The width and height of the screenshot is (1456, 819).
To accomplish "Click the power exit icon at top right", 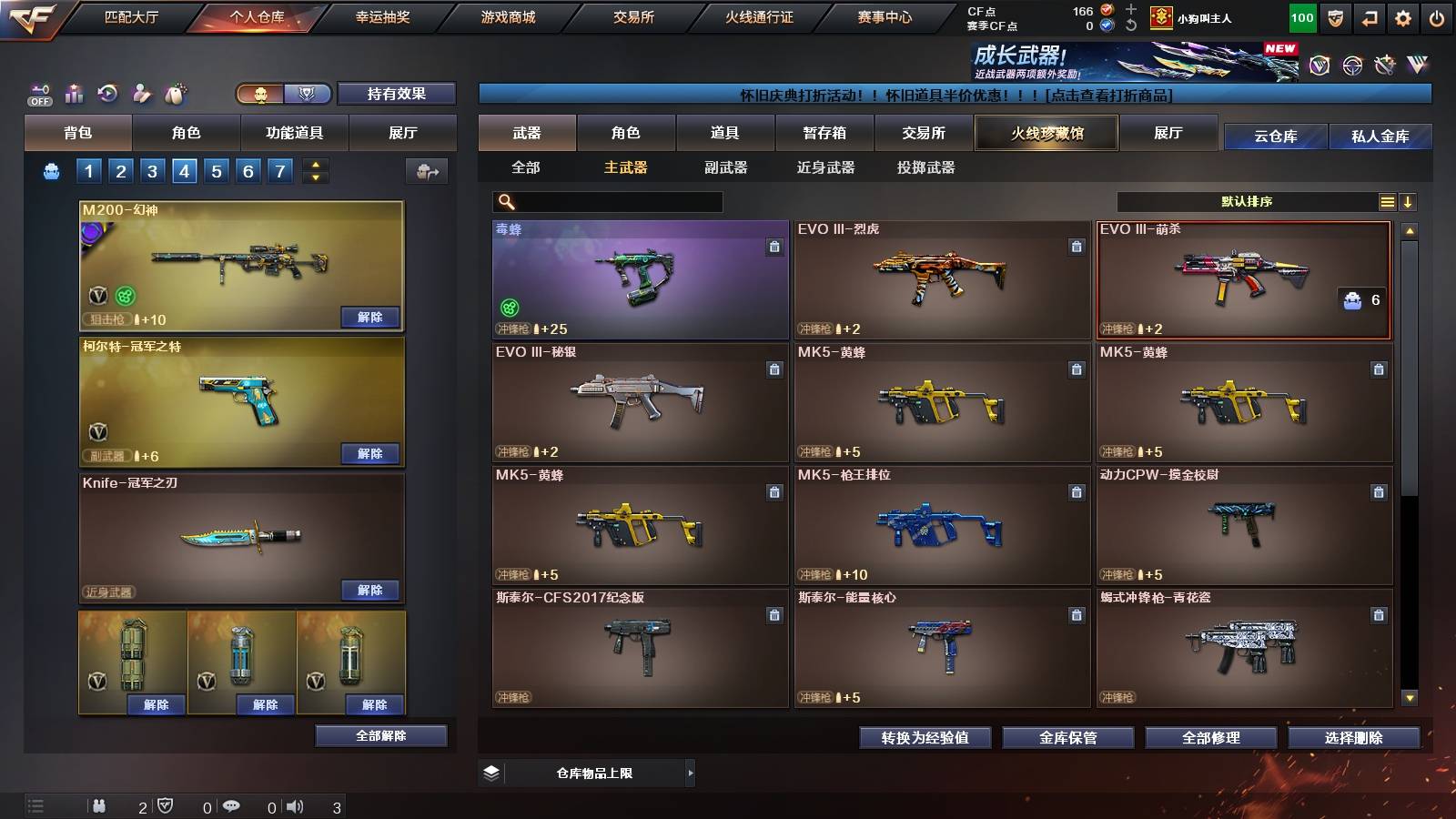I will [x=1438, y=16].
